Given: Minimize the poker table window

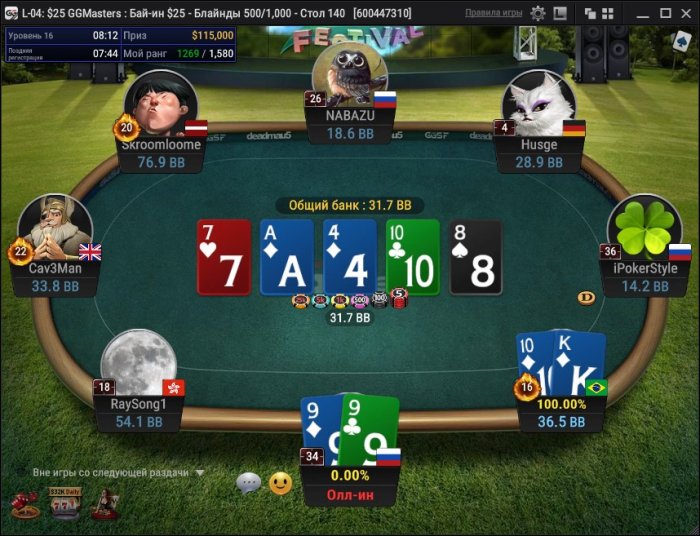Looking at the screenshot, I should click(641, 13).
